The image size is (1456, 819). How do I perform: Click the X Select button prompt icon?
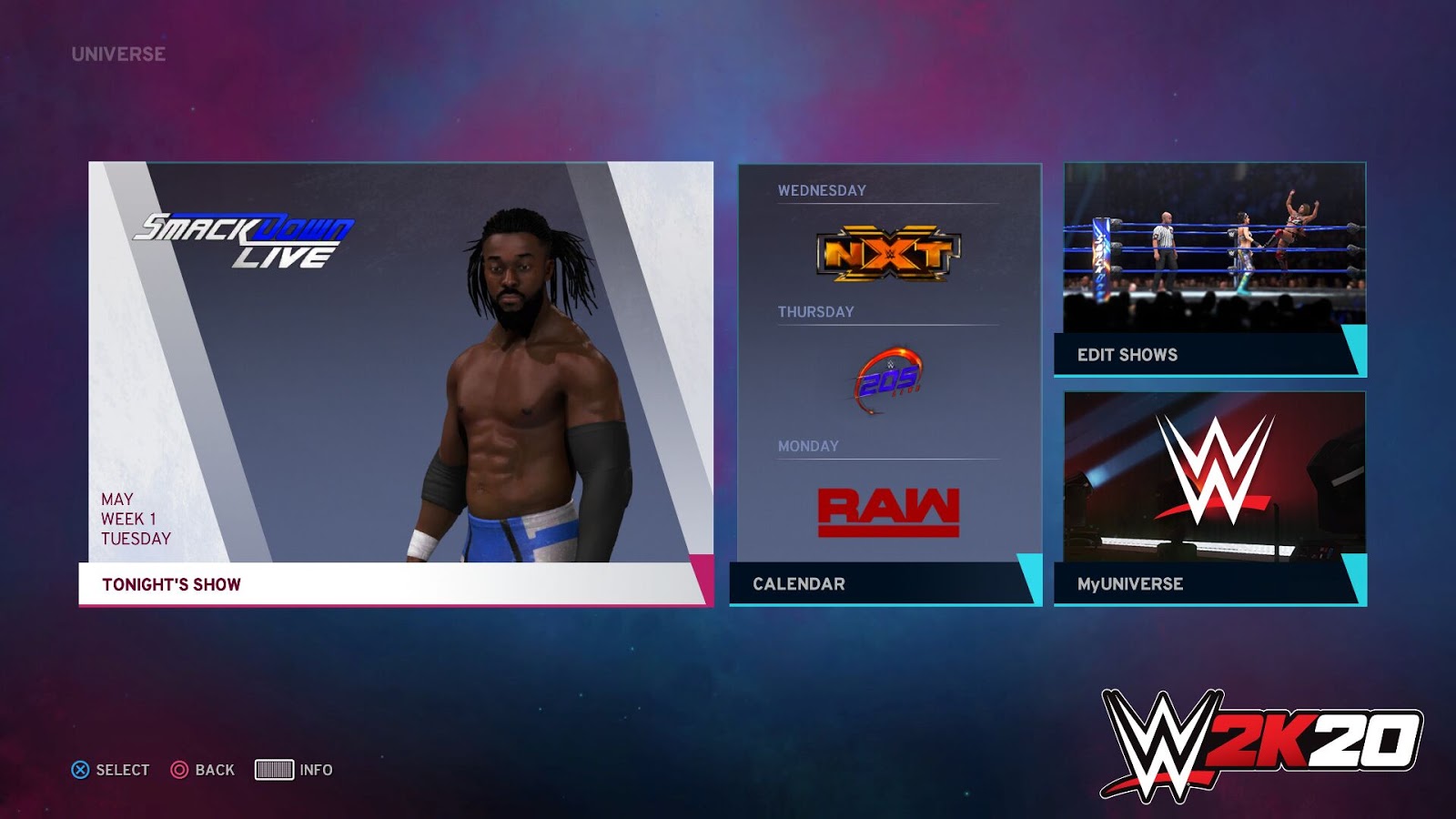coord(82,769)
